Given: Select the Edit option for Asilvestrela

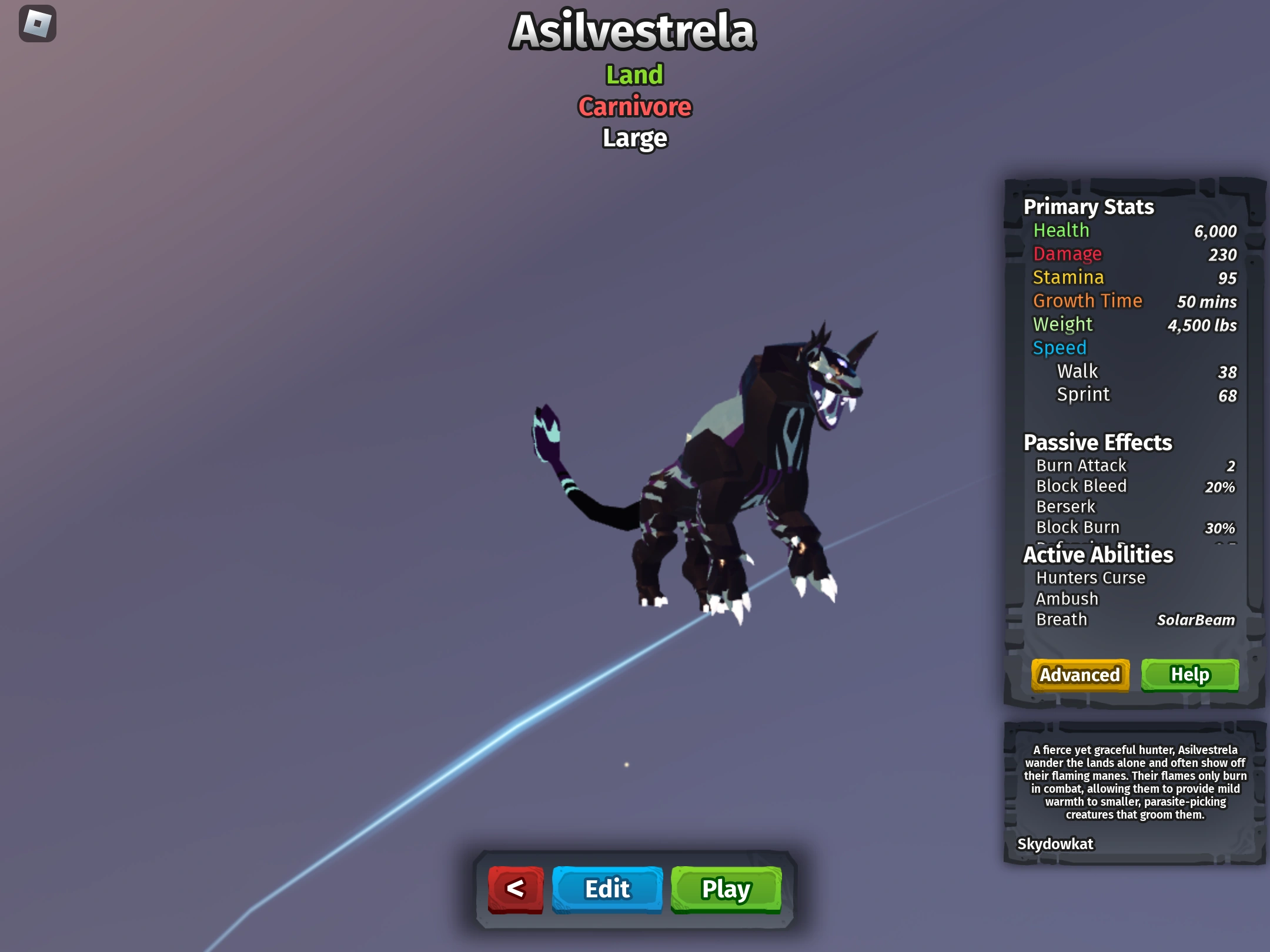Looking at the screenshot, I should (607, 889).
